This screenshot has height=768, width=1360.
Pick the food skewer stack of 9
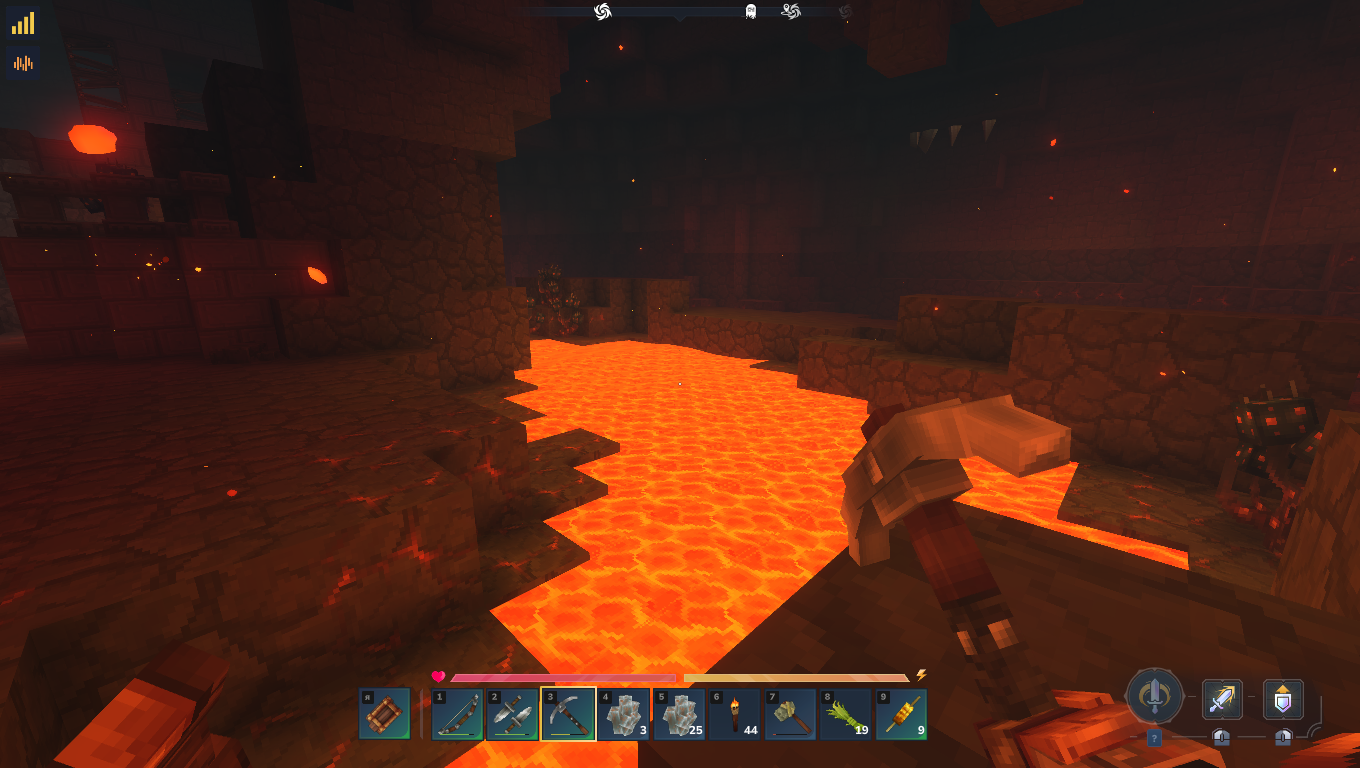(x=901, y=714)
